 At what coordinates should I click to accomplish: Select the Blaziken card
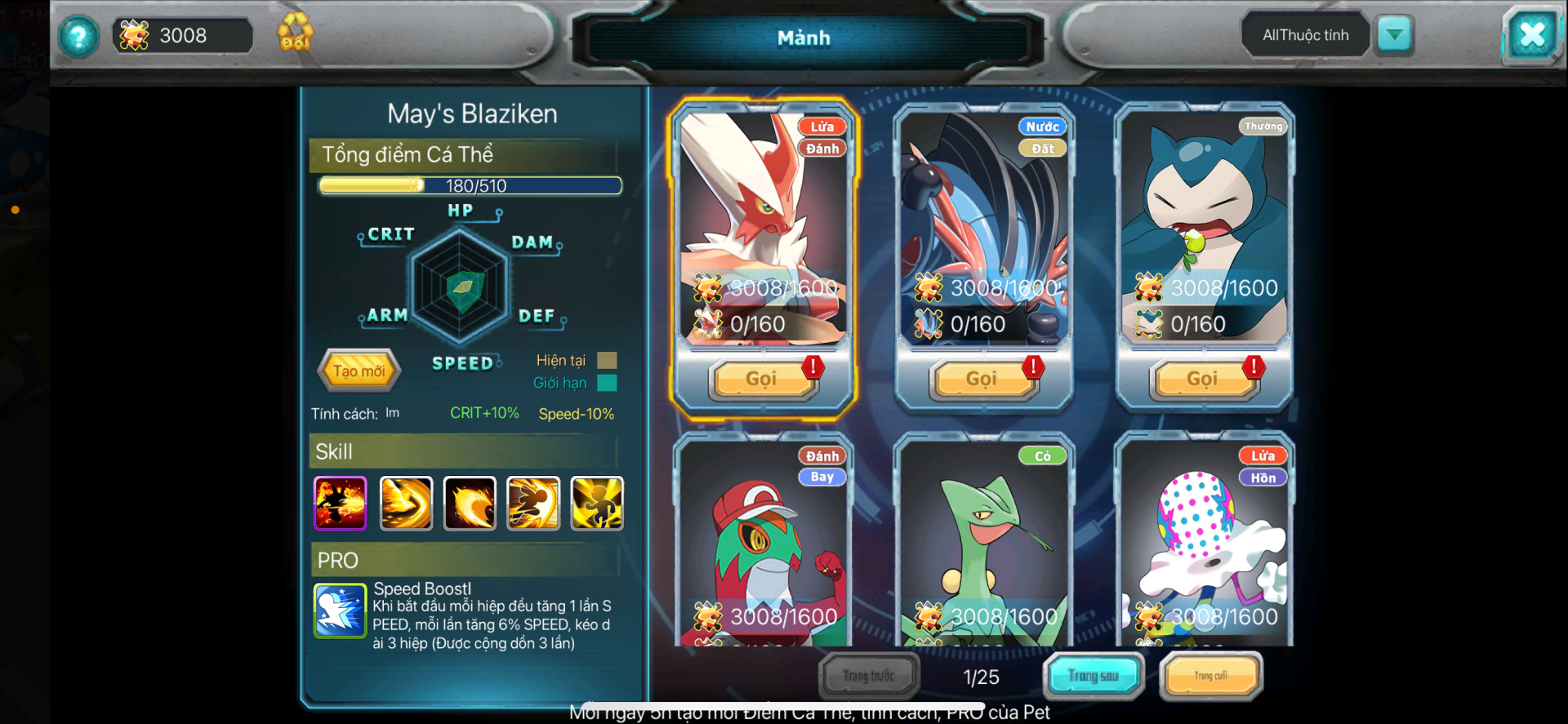pos(763,229)
